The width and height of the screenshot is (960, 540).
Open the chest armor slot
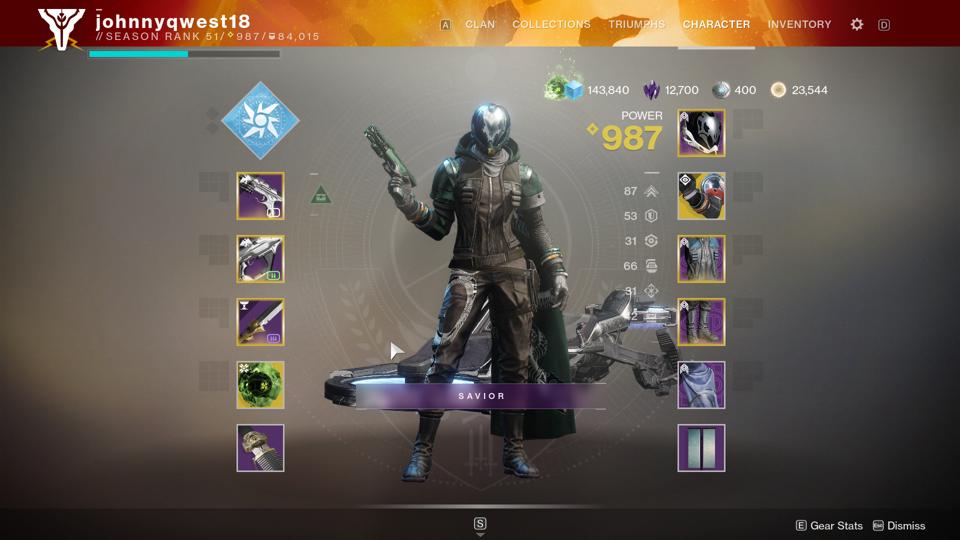701,259
